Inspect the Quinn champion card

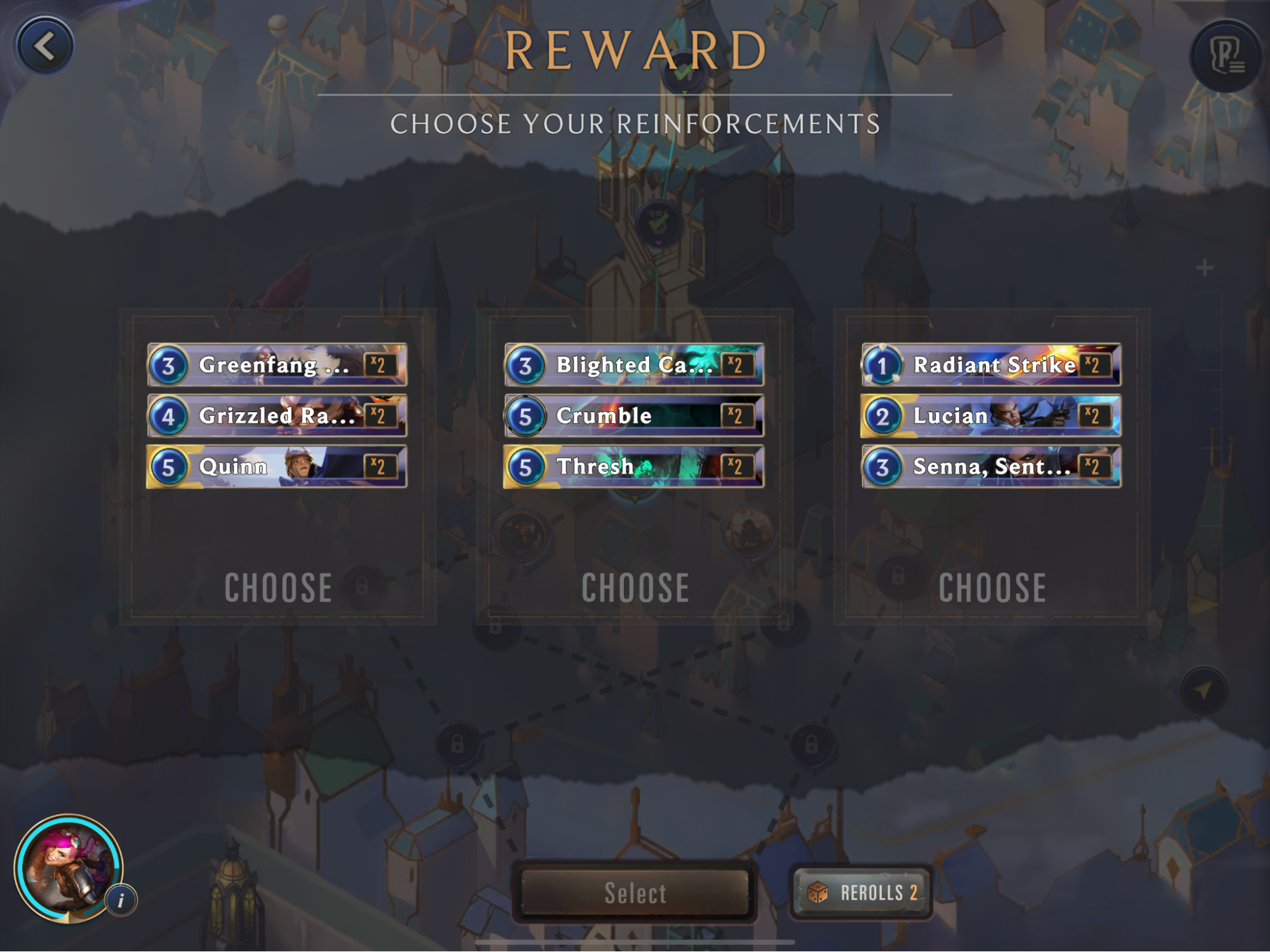point(277,467)
